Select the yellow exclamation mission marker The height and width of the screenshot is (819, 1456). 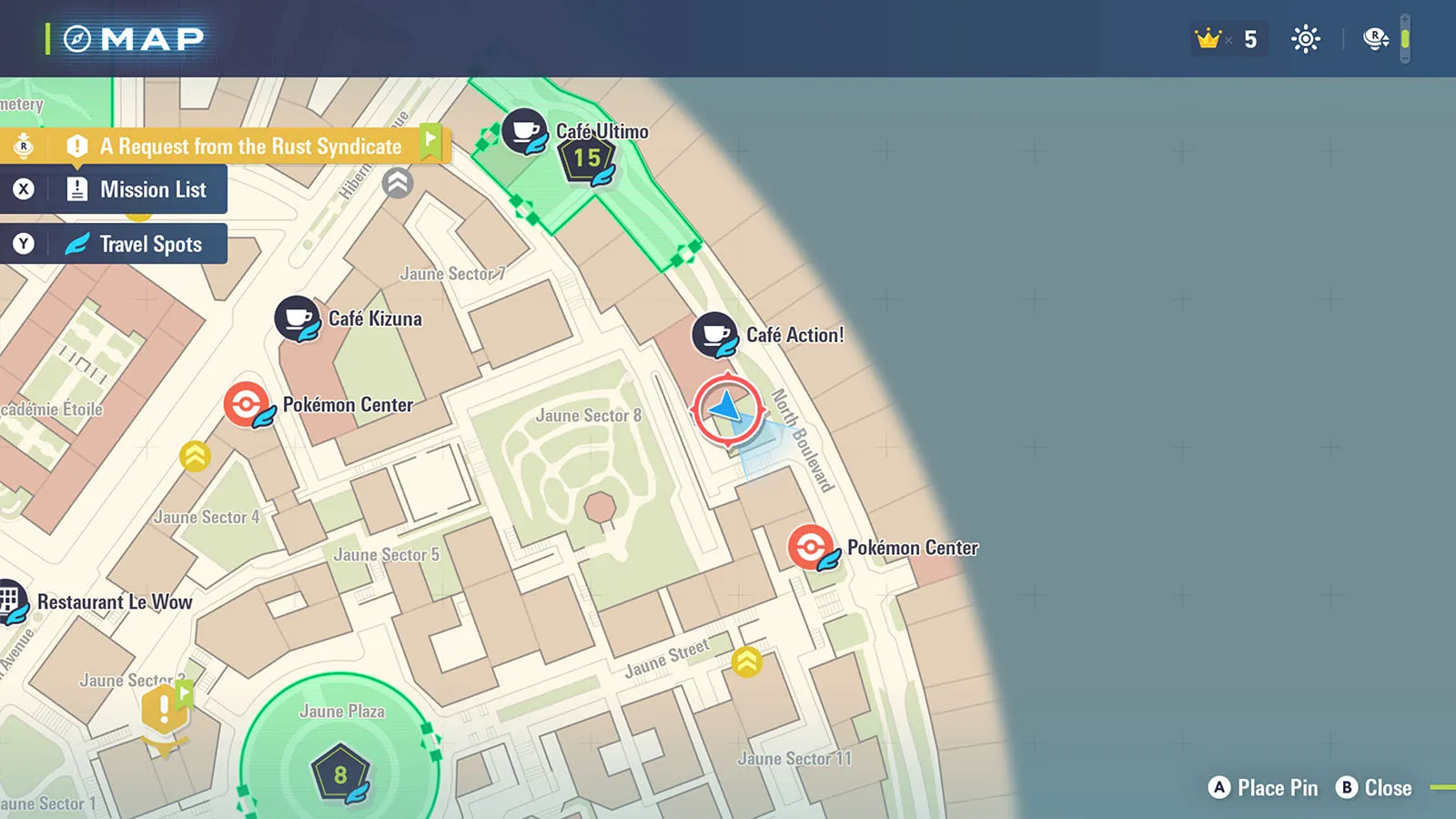pos(164,709)
